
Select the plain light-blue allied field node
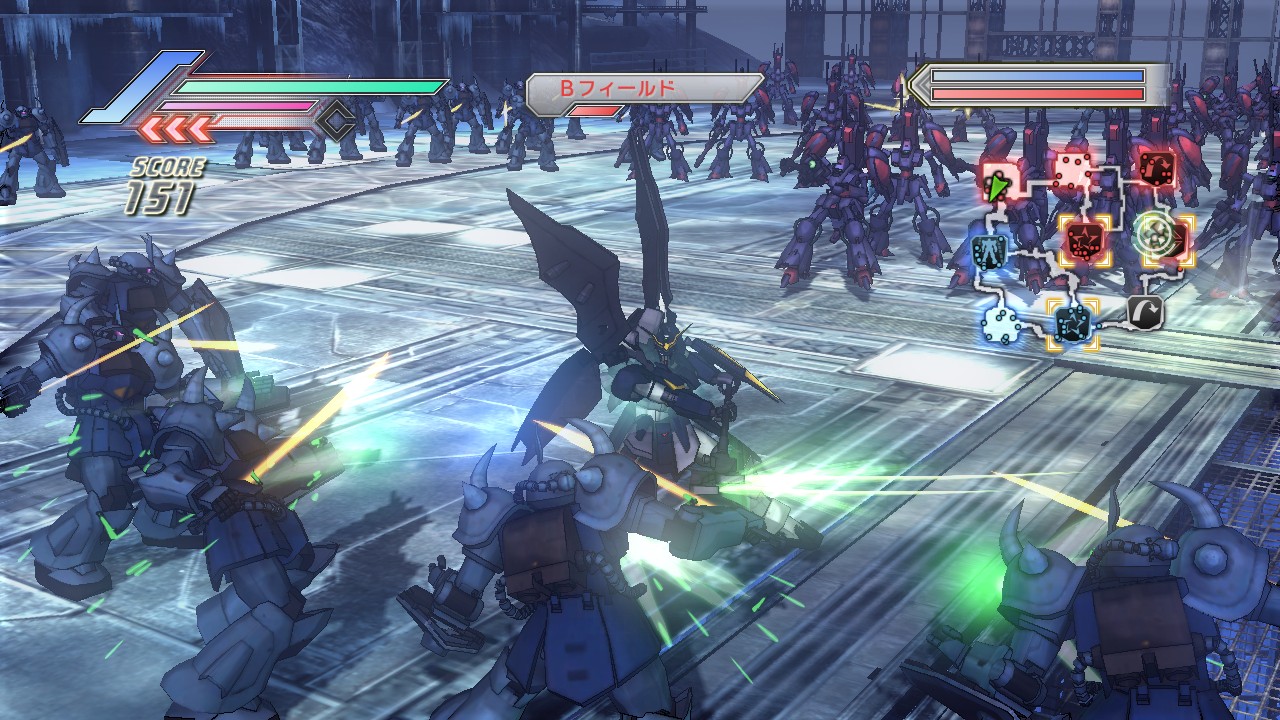(1000, 322)
